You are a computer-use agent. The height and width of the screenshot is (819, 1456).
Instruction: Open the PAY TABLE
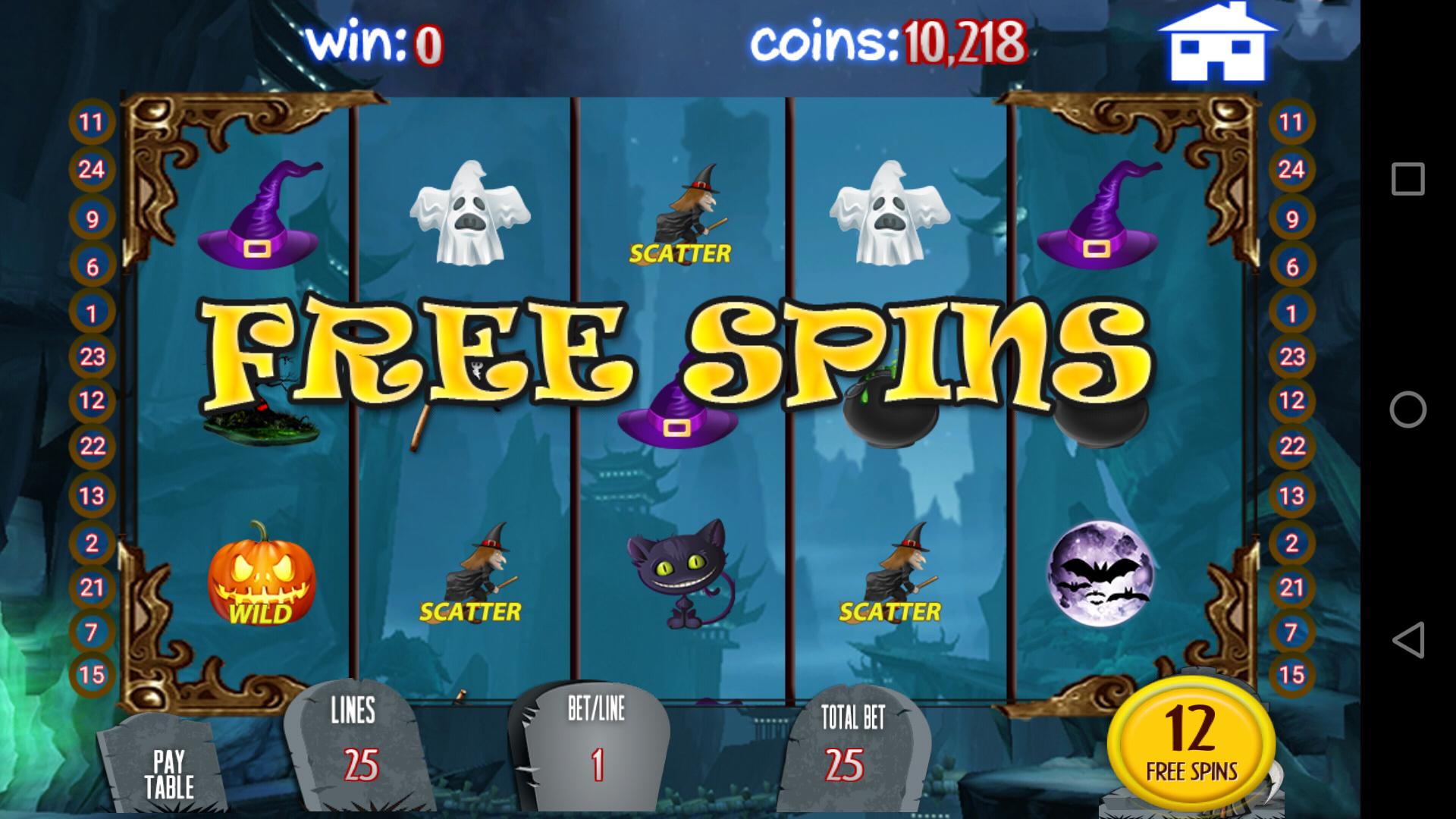(174, 766)
